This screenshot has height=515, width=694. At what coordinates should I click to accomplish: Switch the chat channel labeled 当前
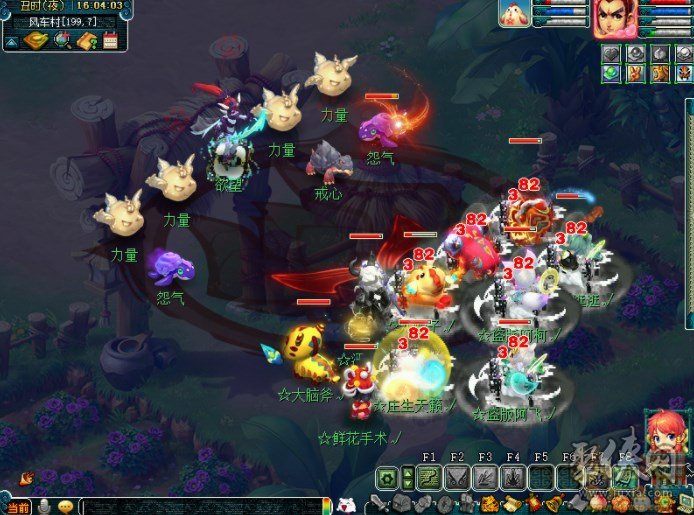coord(18,506)
